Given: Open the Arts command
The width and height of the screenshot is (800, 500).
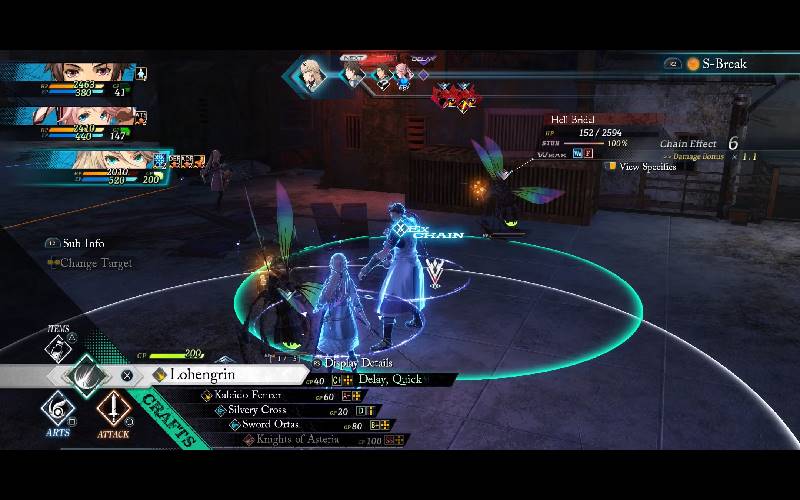Looking at the screenshot, I should coord(58,412).
